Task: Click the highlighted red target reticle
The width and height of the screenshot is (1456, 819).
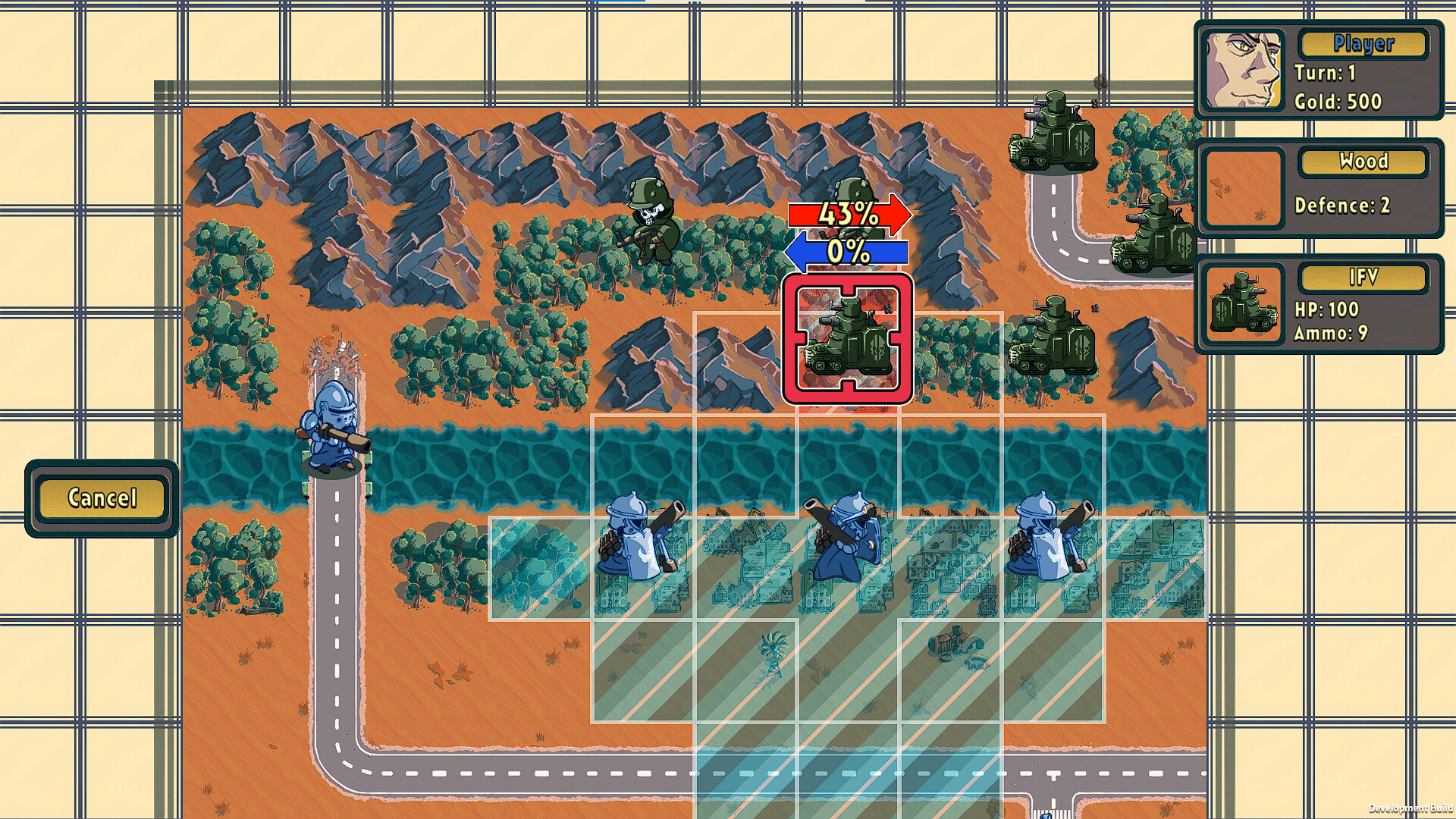Action: 849,341
